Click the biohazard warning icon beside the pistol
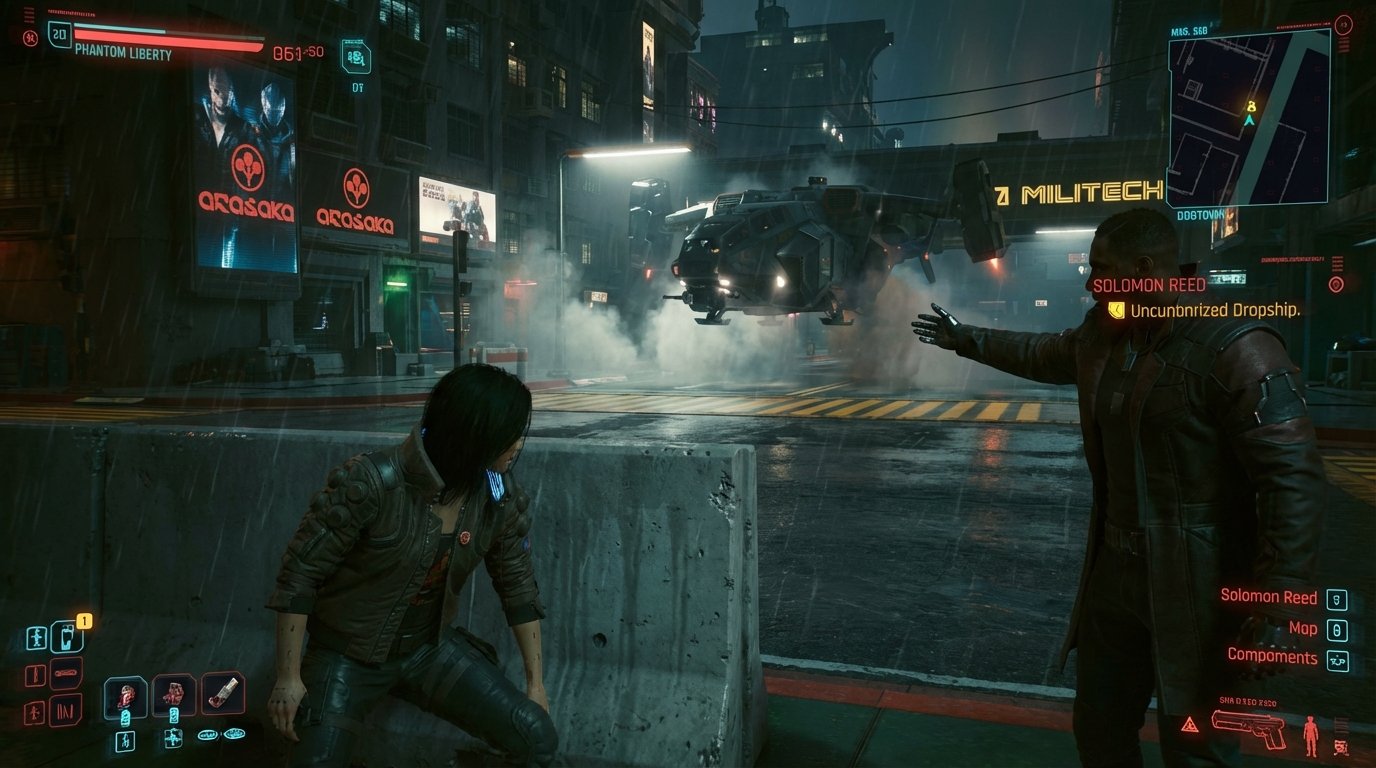 coord(1191,723)
